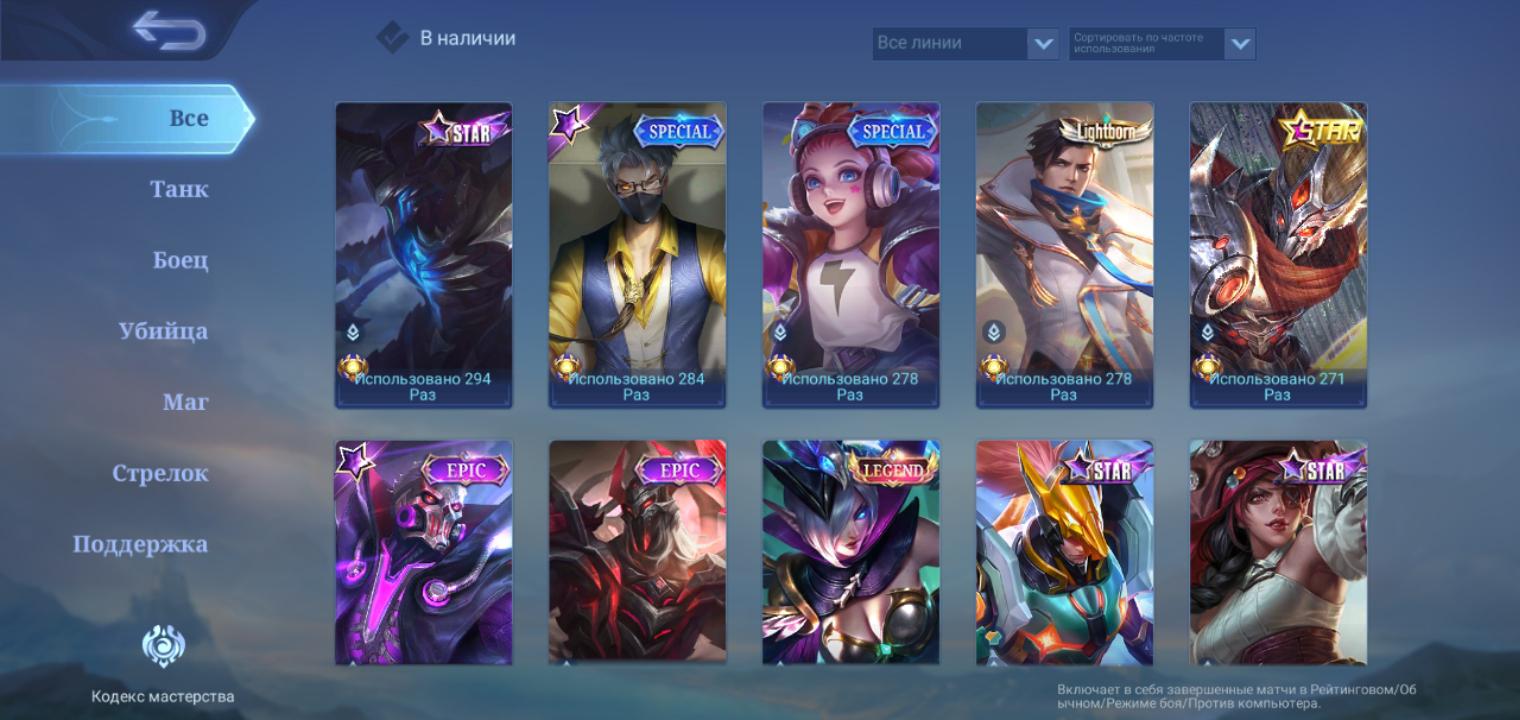
Task: Toggle the "В наличии" owned filter
Action: coord(392,38)
